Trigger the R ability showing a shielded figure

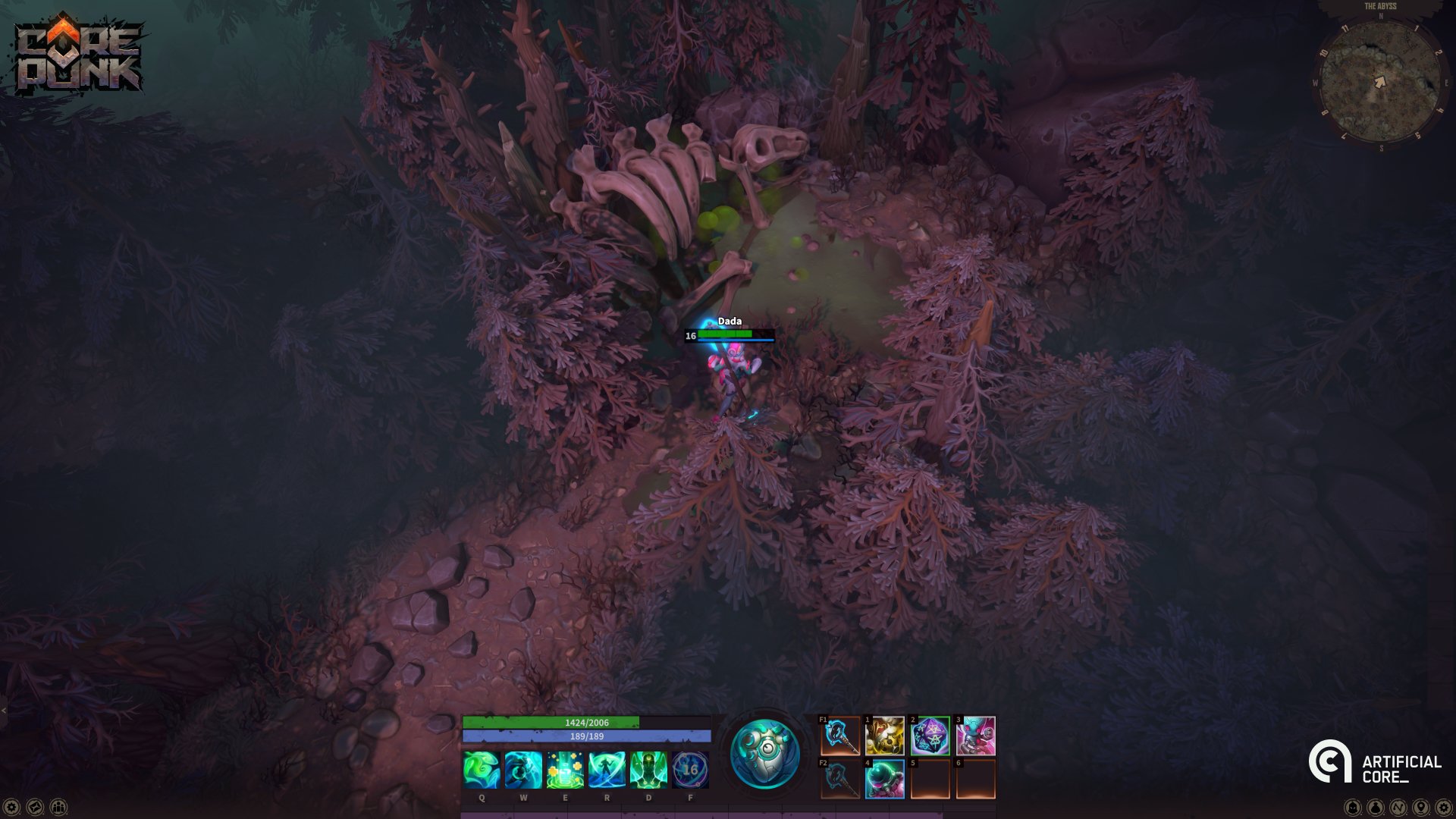pos(607,770)
